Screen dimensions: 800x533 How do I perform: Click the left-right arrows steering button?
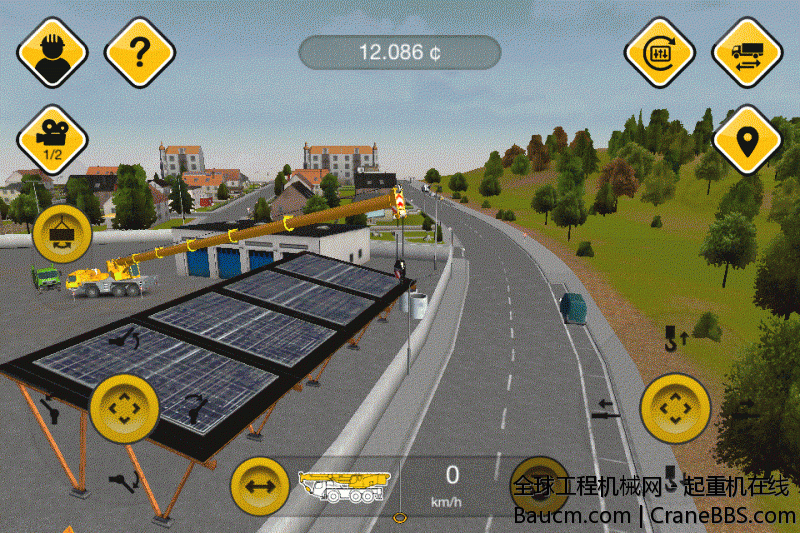pyautogui.click(x=260, y=485)
